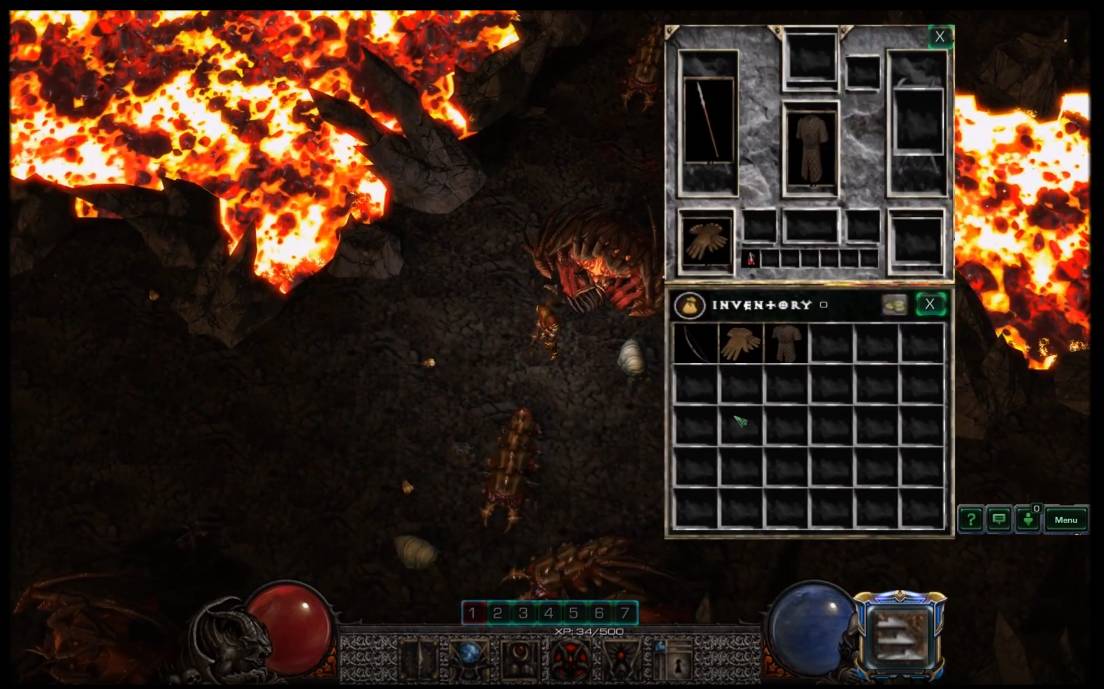This screenshot has height=689, width=1104.
Task: Select hotbar number 4
Action: click(x=549, y=612)
